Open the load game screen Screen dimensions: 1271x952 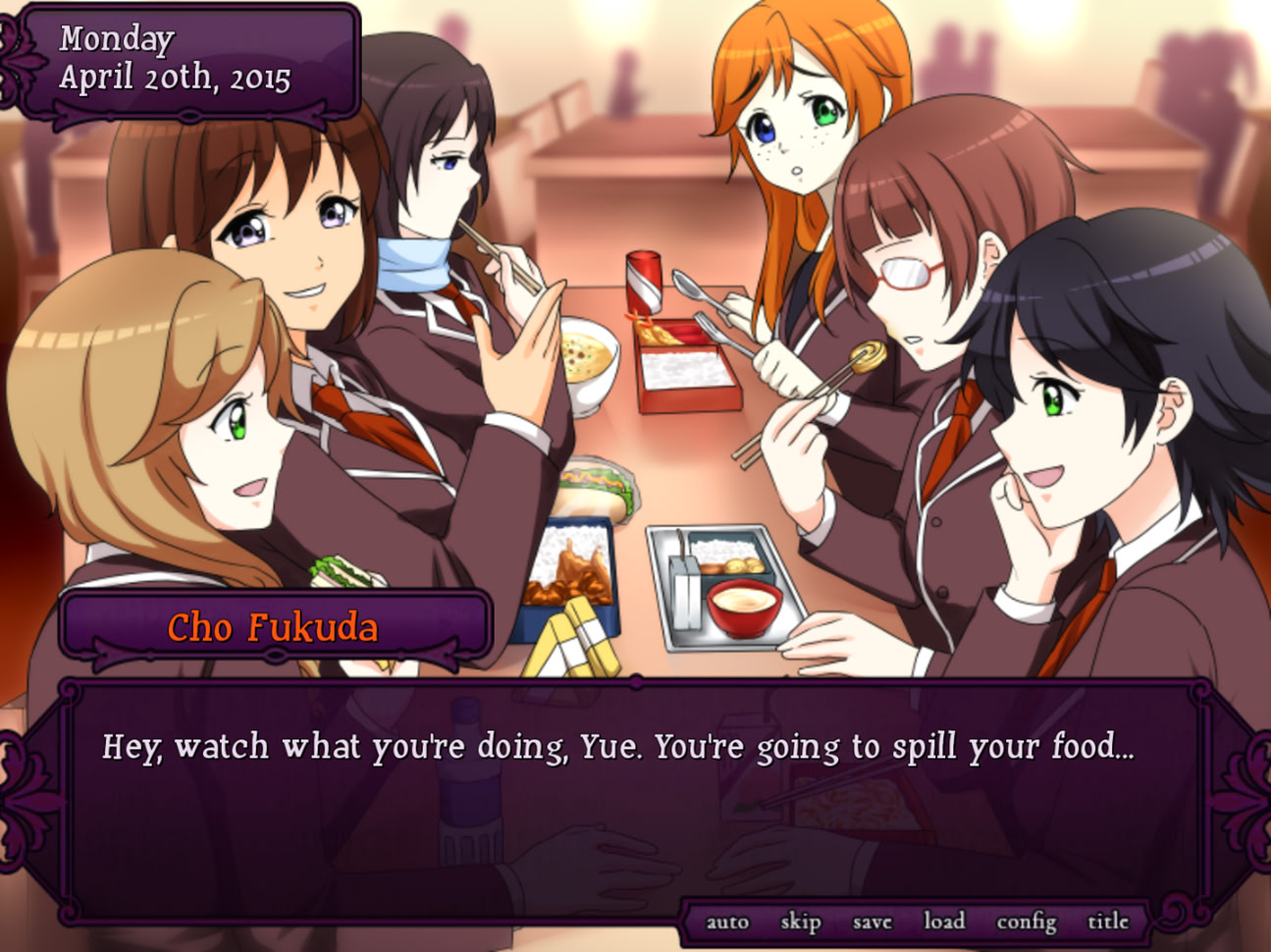[943, 921]
